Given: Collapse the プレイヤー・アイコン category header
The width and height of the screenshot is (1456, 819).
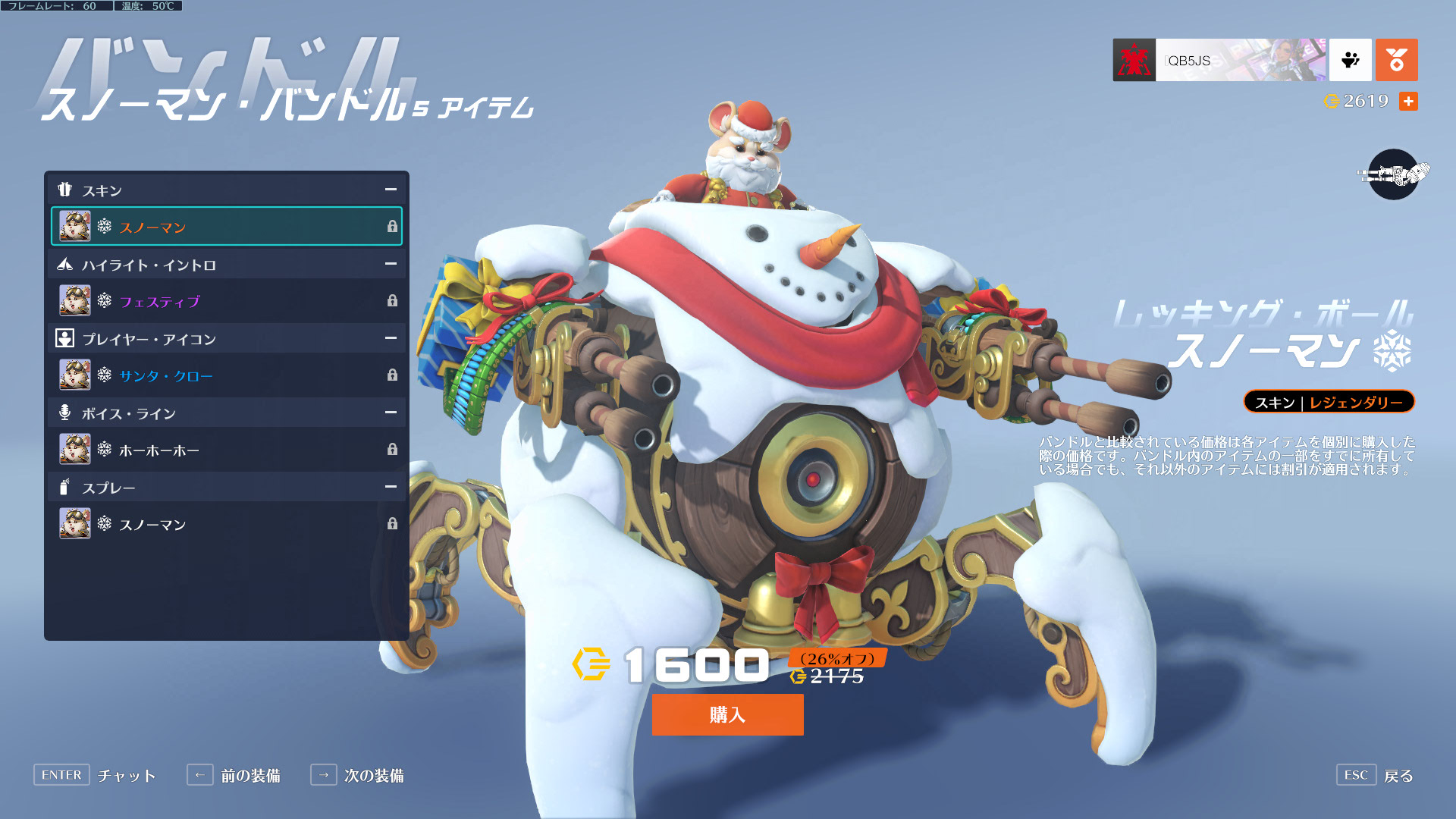Looking at the screenshot, I should point(391,338).
